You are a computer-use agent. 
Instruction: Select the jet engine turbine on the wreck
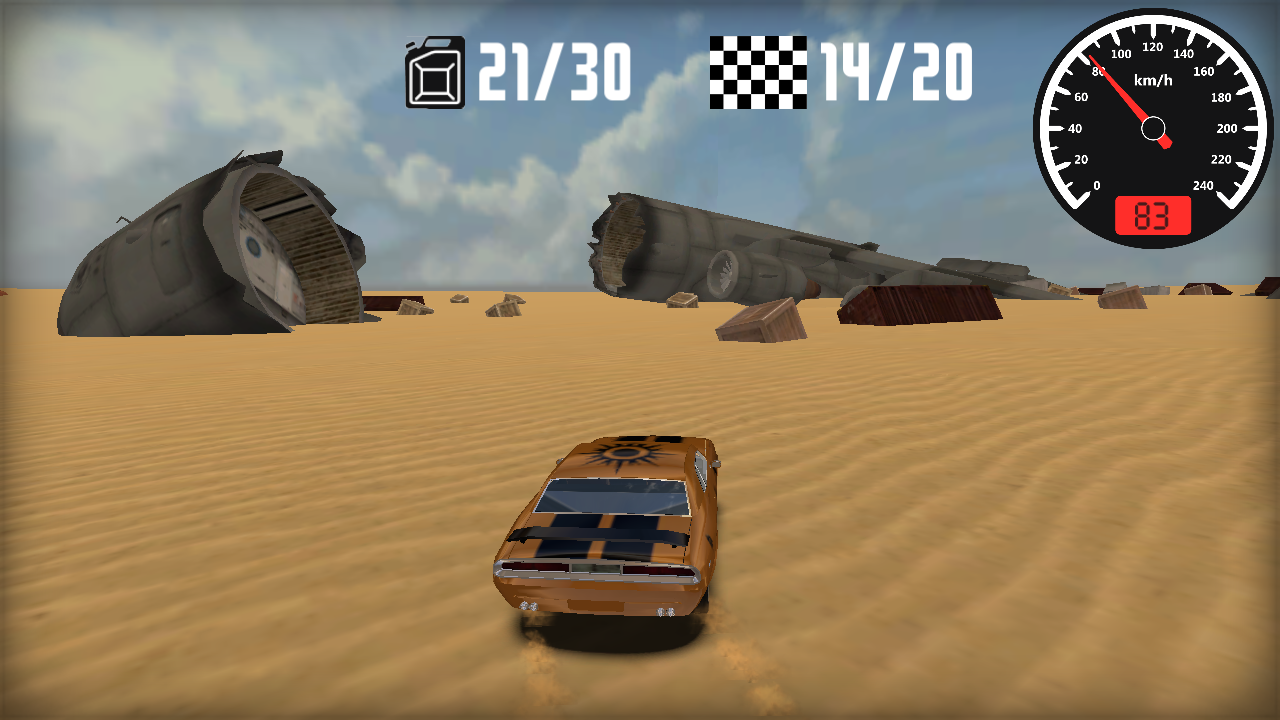[x=722, y=272]
